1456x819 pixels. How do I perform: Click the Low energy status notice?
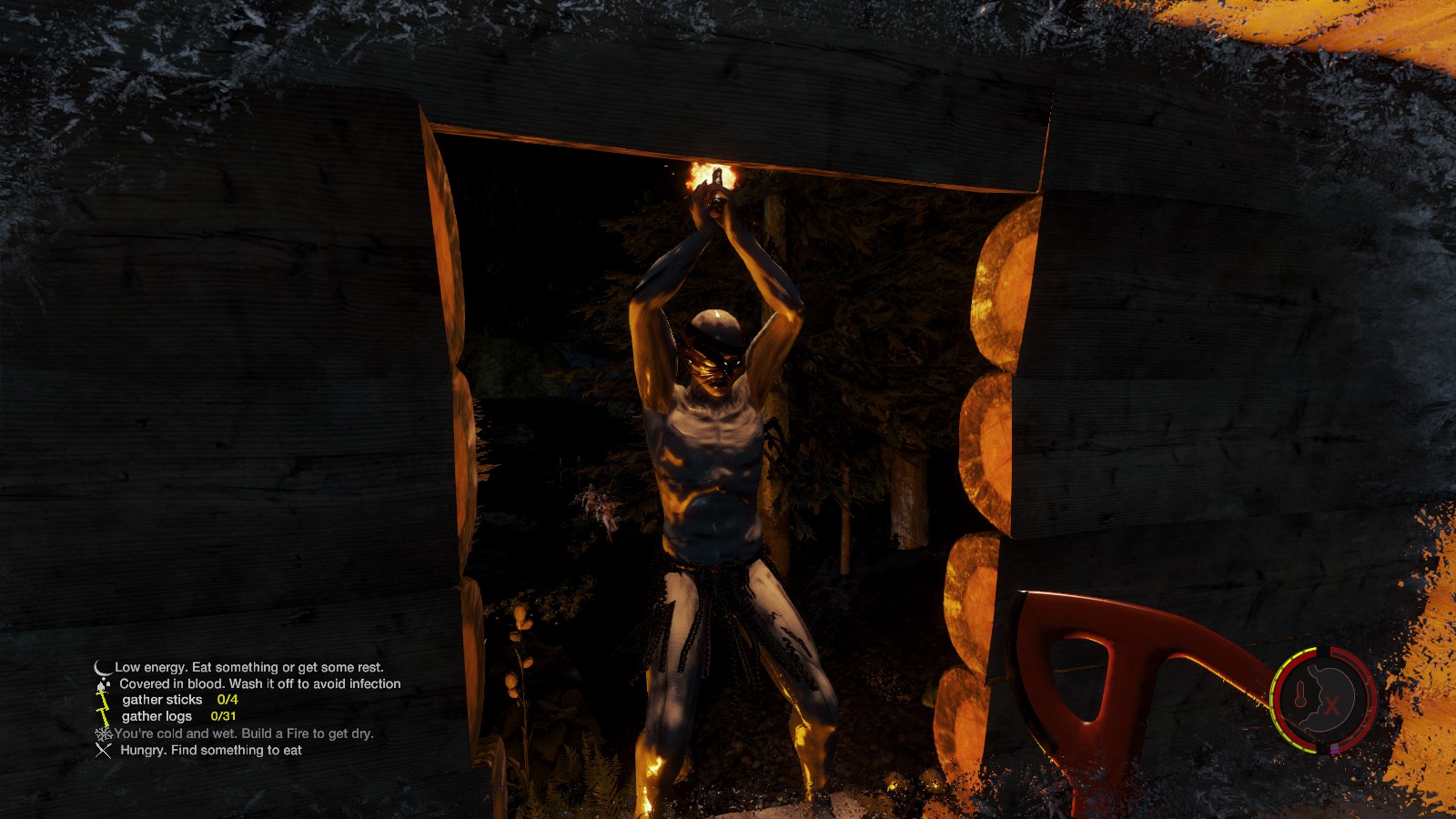click(x=248, y=667)
